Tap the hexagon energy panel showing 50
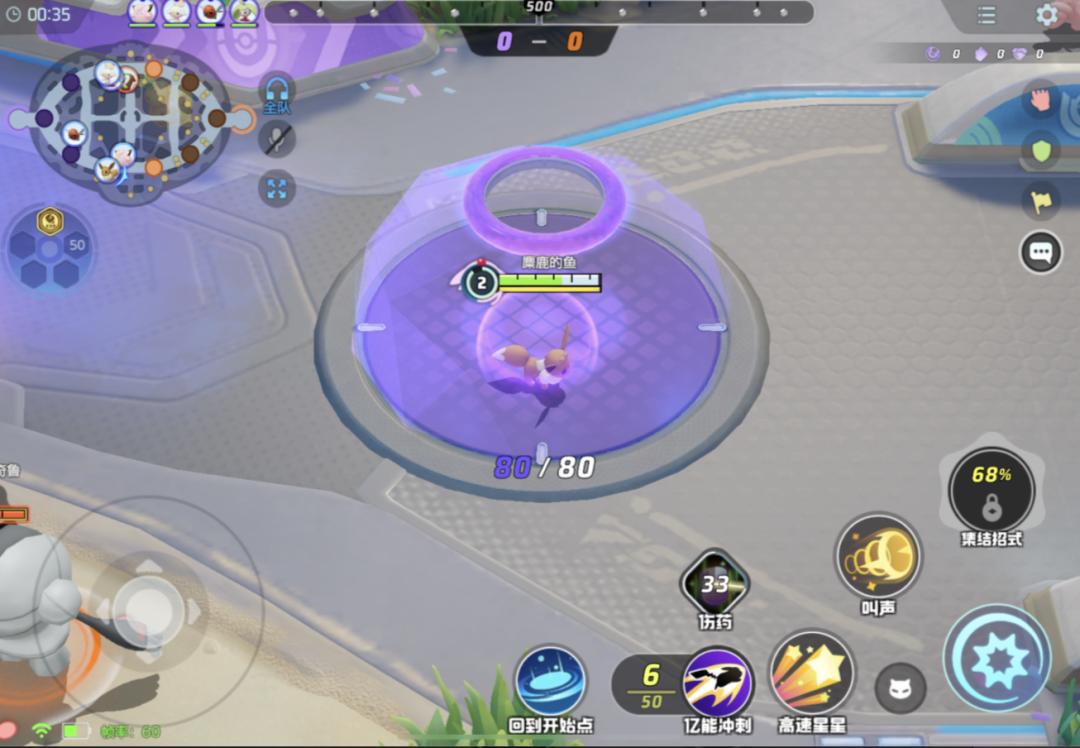Viewport: 1080px width, 748px height. [x=49, y=246]
